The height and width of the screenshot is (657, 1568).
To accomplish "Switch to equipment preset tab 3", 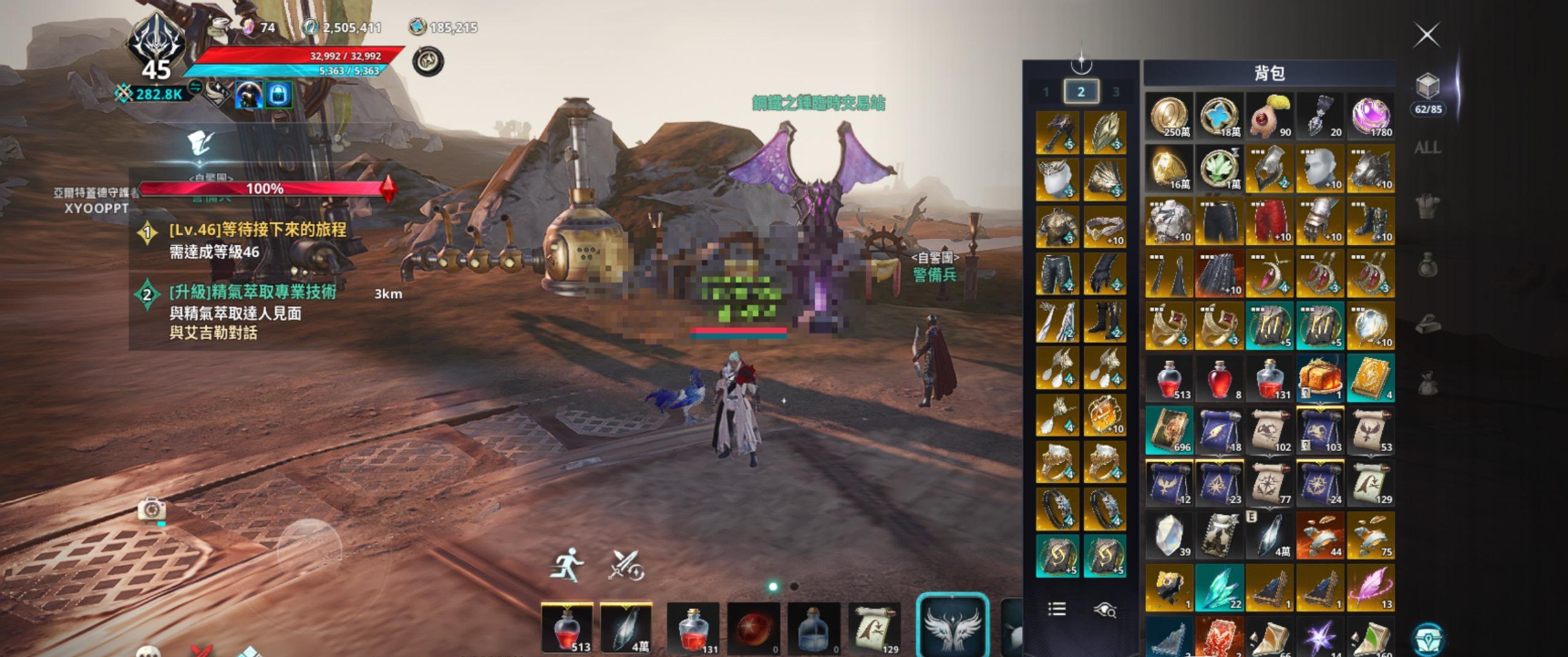I will (x=1115, y=92).
